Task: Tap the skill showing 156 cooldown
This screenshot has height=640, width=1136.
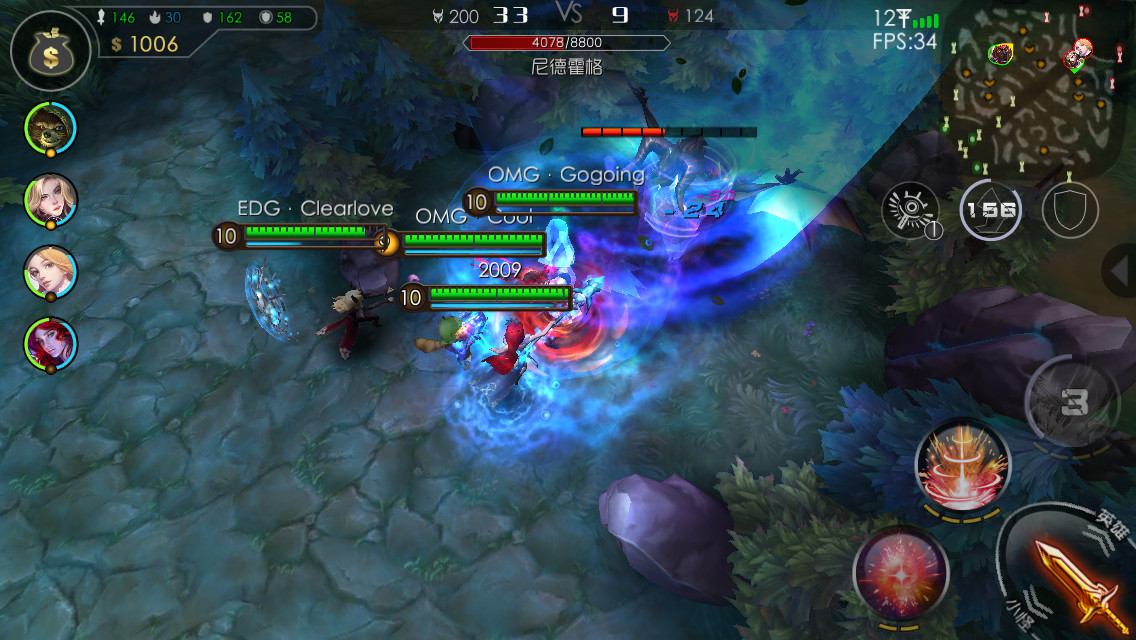Action: click(990, 210)
